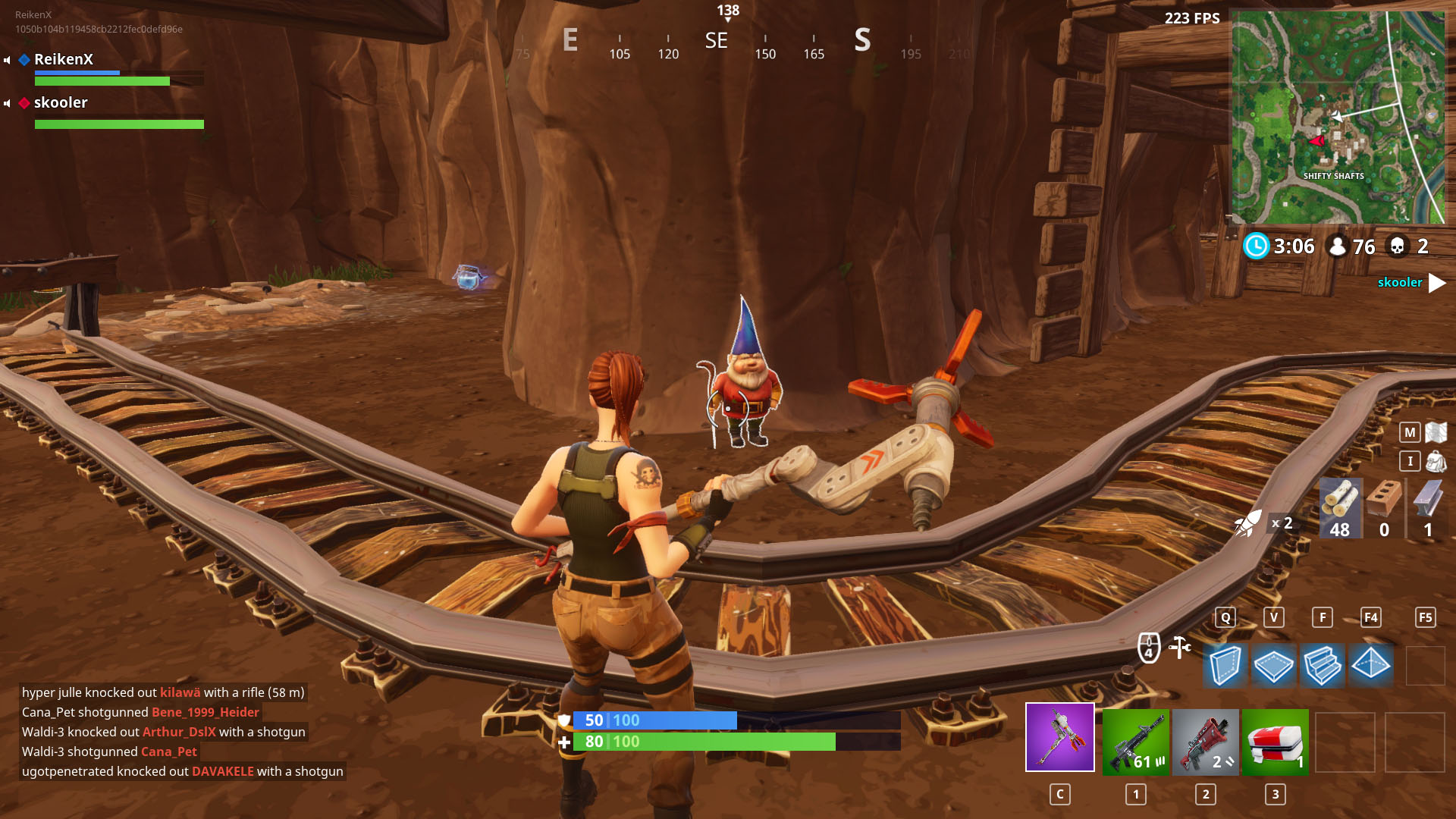Image resolution: width=1456 pixels, height=819 pixels.
Task: Select the med kit slot
Action: [x=1275, y=742]
